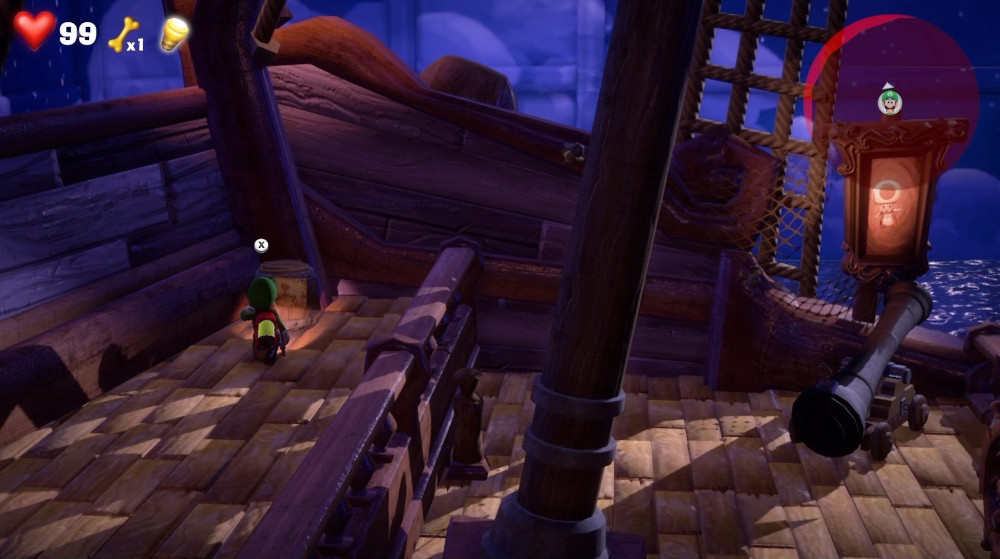Screen dimensions: 1000x559
Task: Select the yellow flashlight bulb icon
Action: coord(174,33)
